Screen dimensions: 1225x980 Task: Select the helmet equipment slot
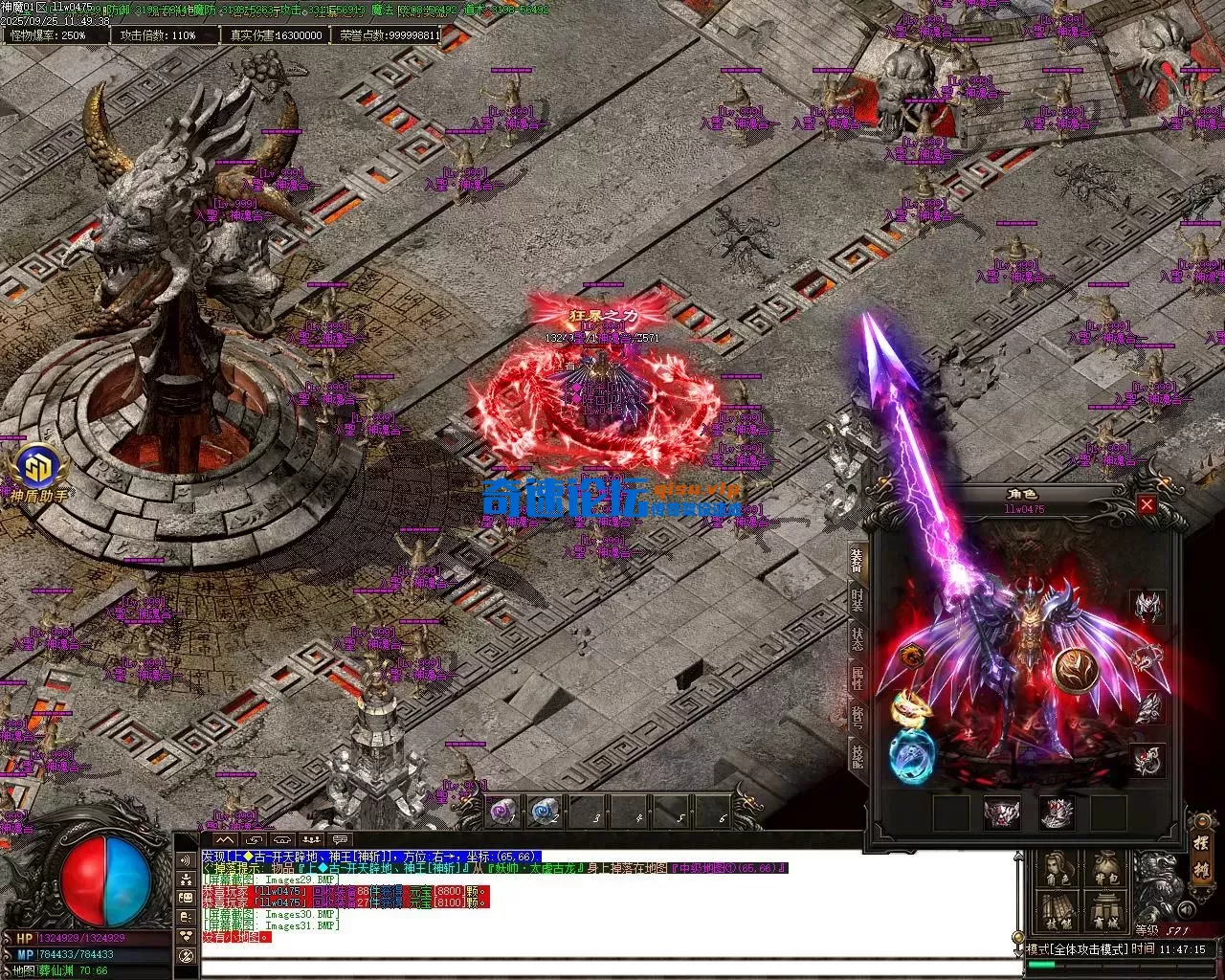1148,607
